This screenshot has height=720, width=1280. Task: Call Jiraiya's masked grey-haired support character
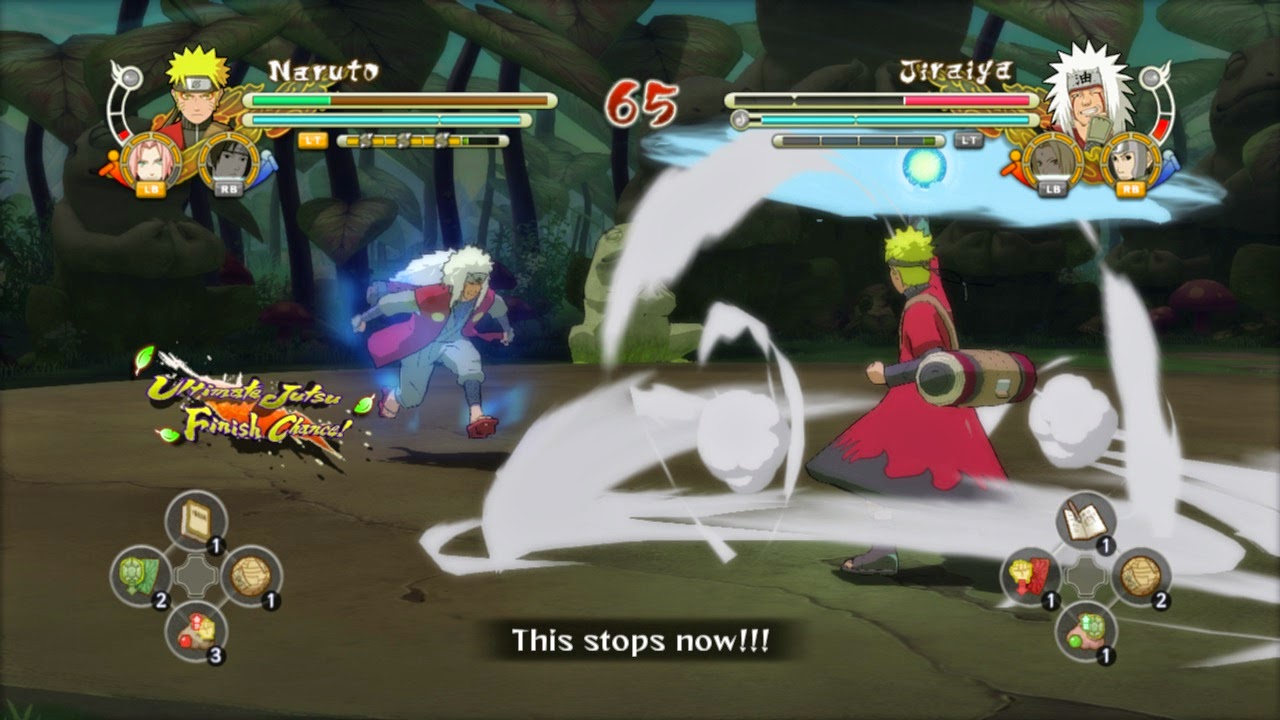point(1126,160)
